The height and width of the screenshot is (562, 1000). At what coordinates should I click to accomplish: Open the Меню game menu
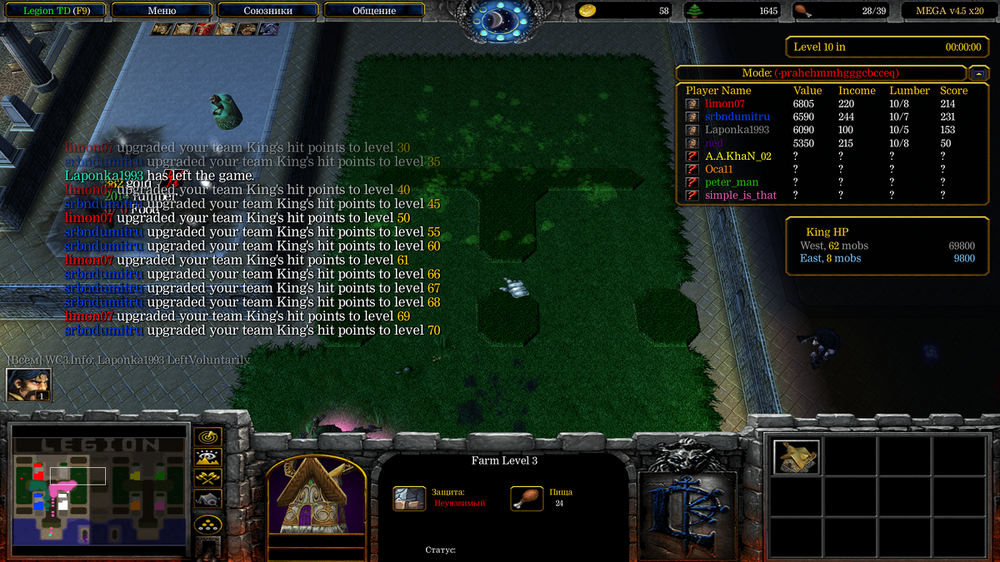pos(161,11)
